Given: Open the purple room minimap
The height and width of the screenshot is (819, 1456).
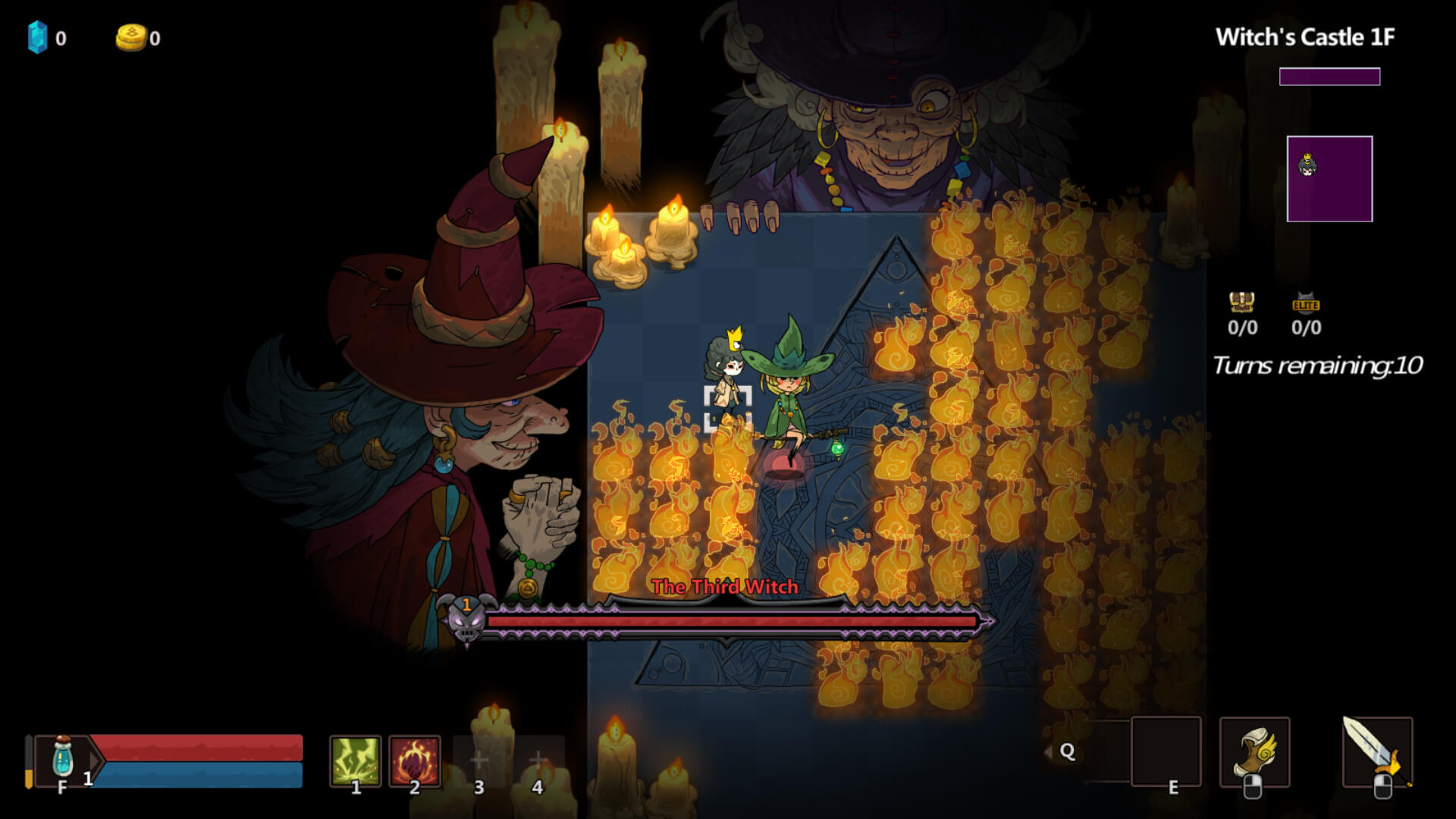Looking at the screenshot, I should (1329, 179).
